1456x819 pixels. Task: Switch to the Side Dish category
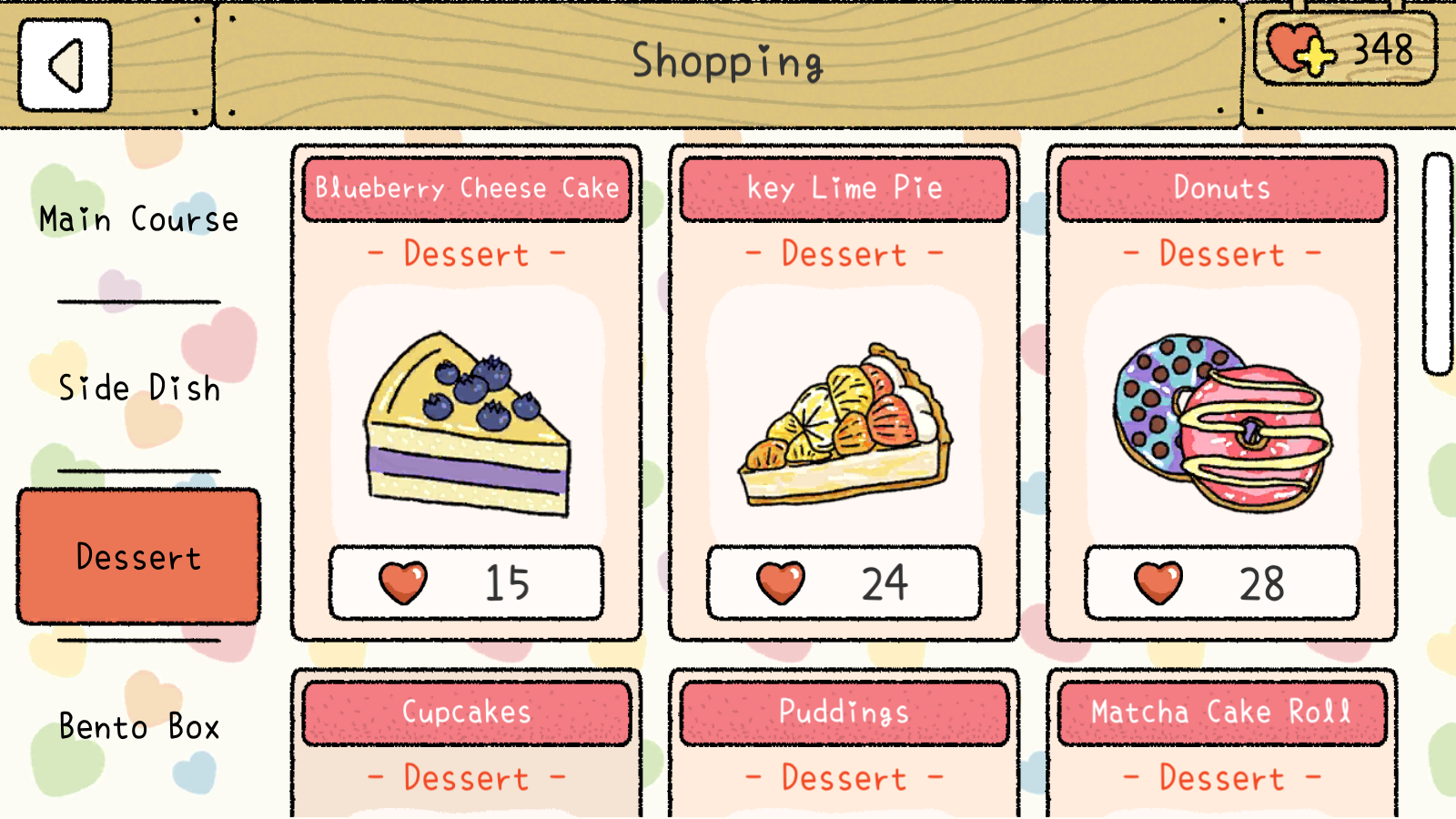click(x=138, y=389)
